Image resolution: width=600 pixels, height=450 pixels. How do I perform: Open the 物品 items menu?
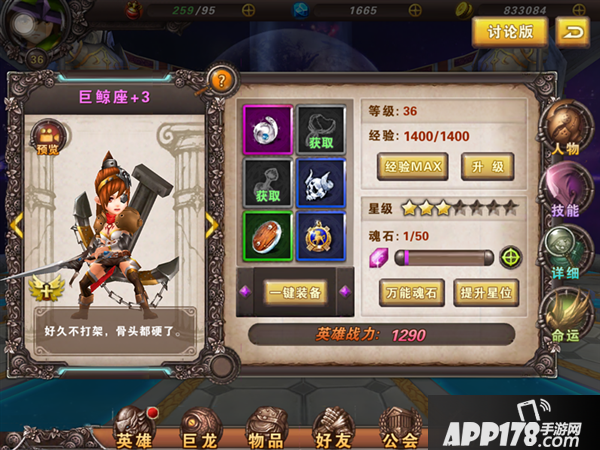tap(265, 428)
